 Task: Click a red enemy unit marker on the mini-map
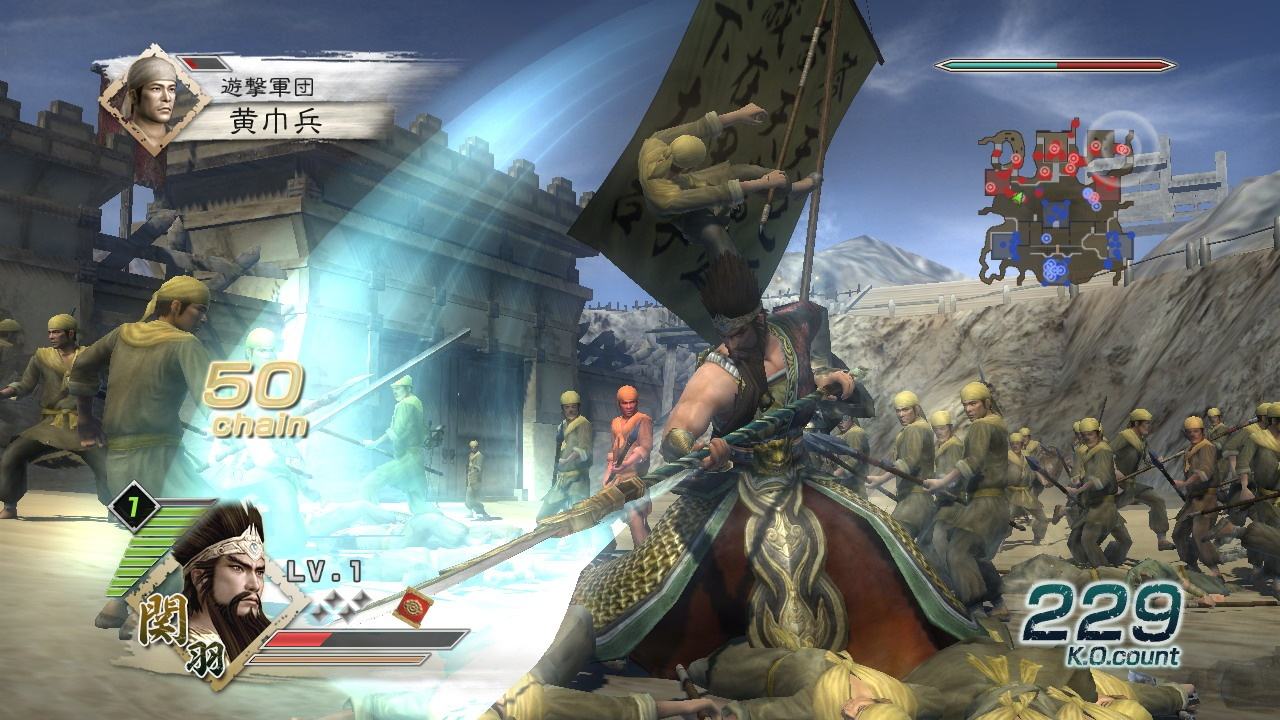point(1055,149)
